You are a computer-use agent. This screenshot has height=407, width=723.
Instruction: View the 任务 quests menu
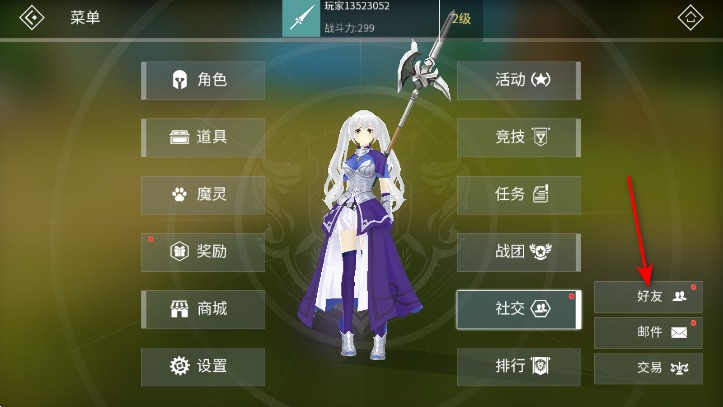[518, 195]
